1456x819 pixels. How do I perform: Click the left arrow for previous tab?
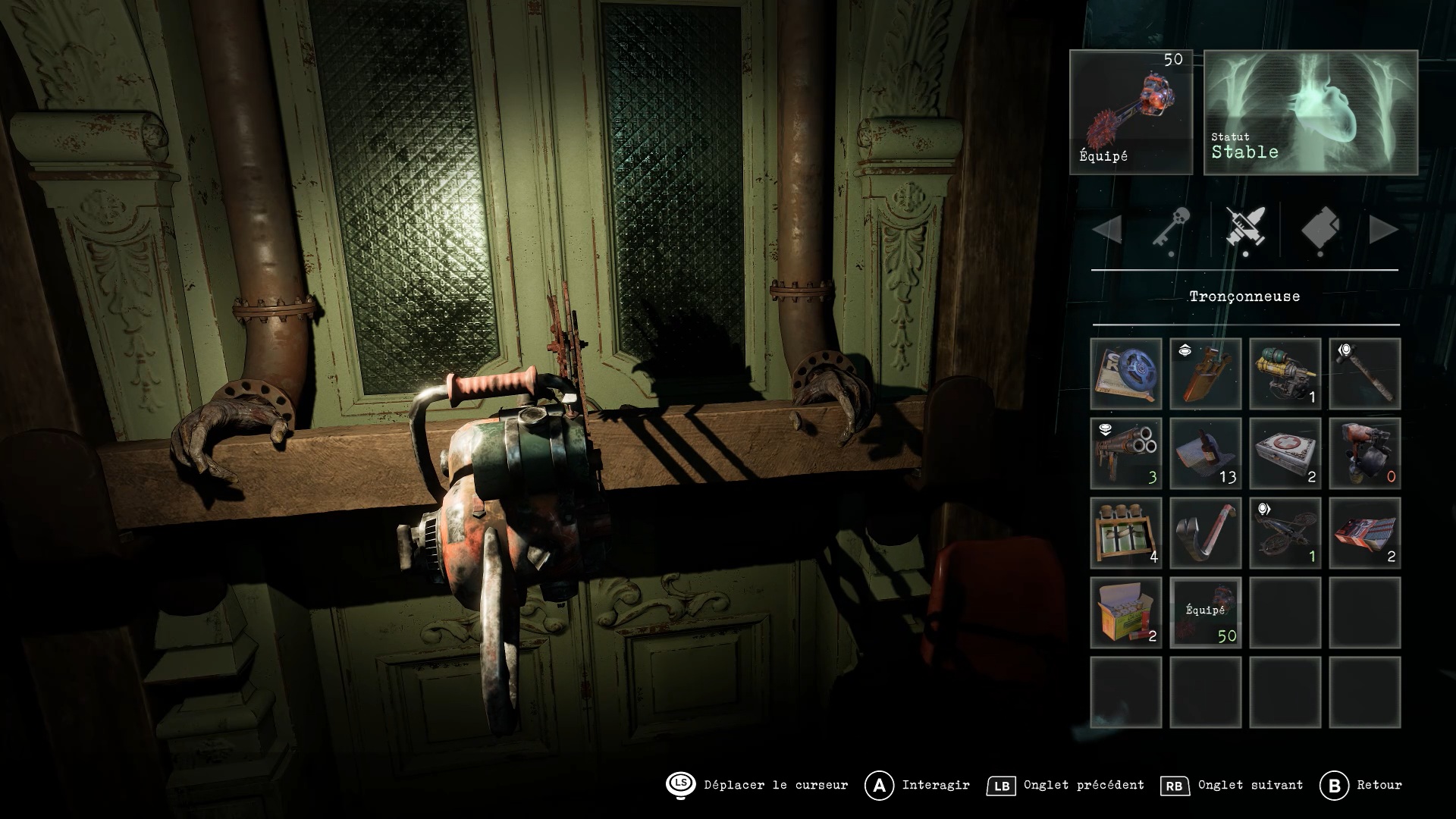pos(1108,229)
